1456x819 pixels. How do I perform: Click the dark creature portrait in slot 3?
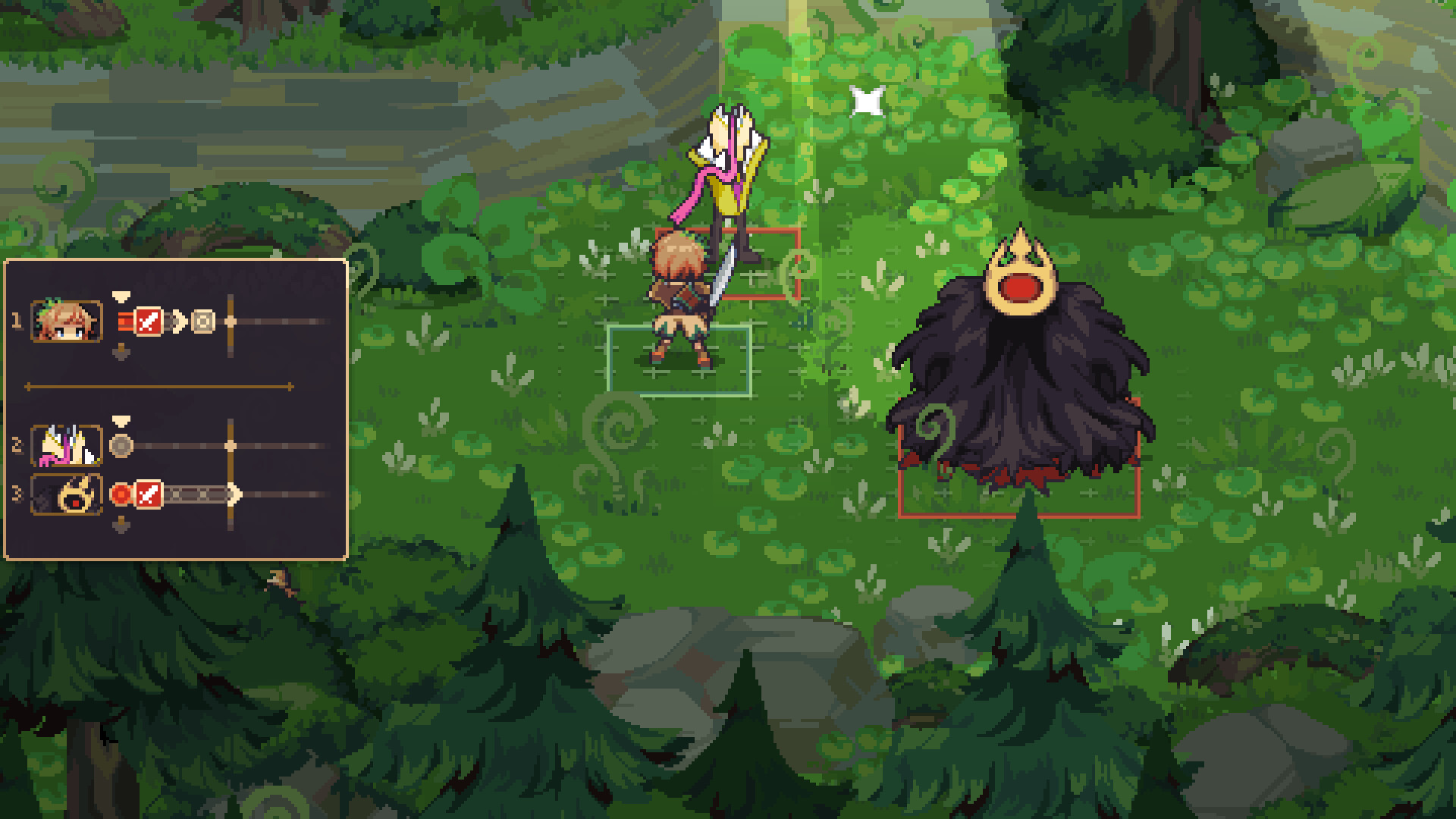[x=66, y=494]
